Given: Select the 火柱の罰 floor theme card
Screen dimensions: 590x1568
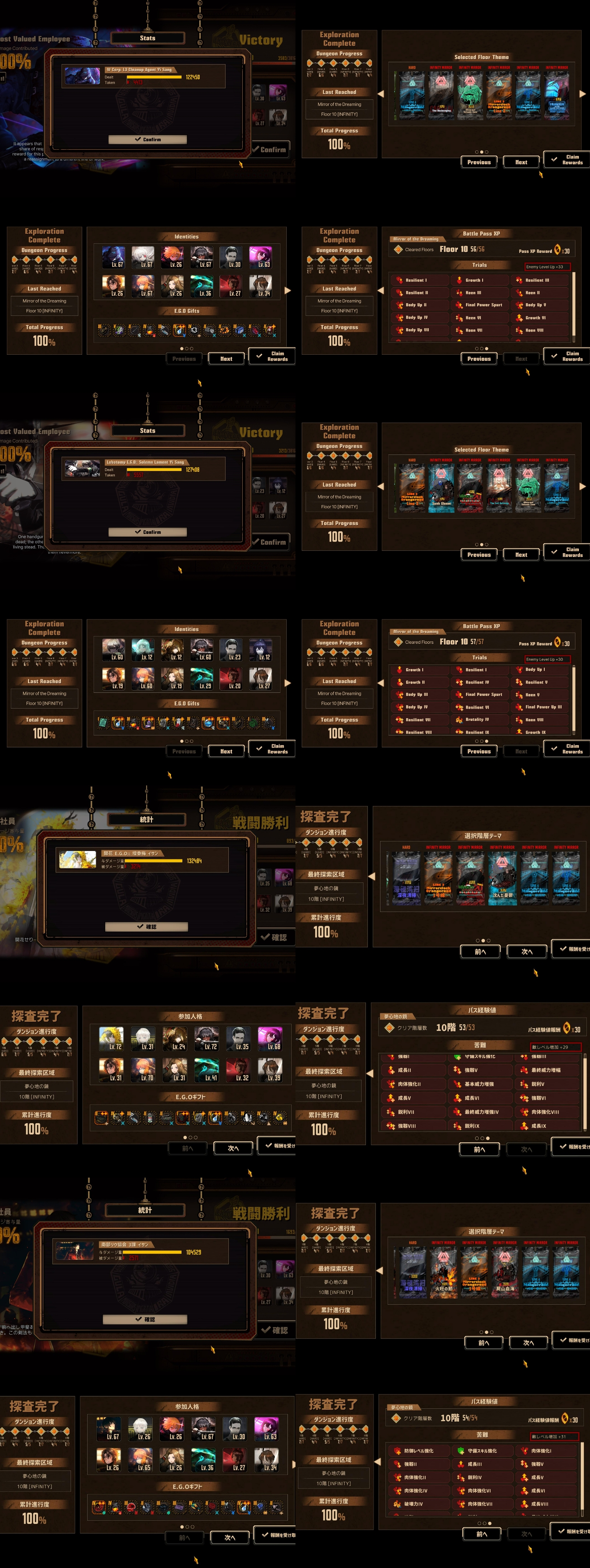Looking at the screenshot, I should (x=443, y=1272).
